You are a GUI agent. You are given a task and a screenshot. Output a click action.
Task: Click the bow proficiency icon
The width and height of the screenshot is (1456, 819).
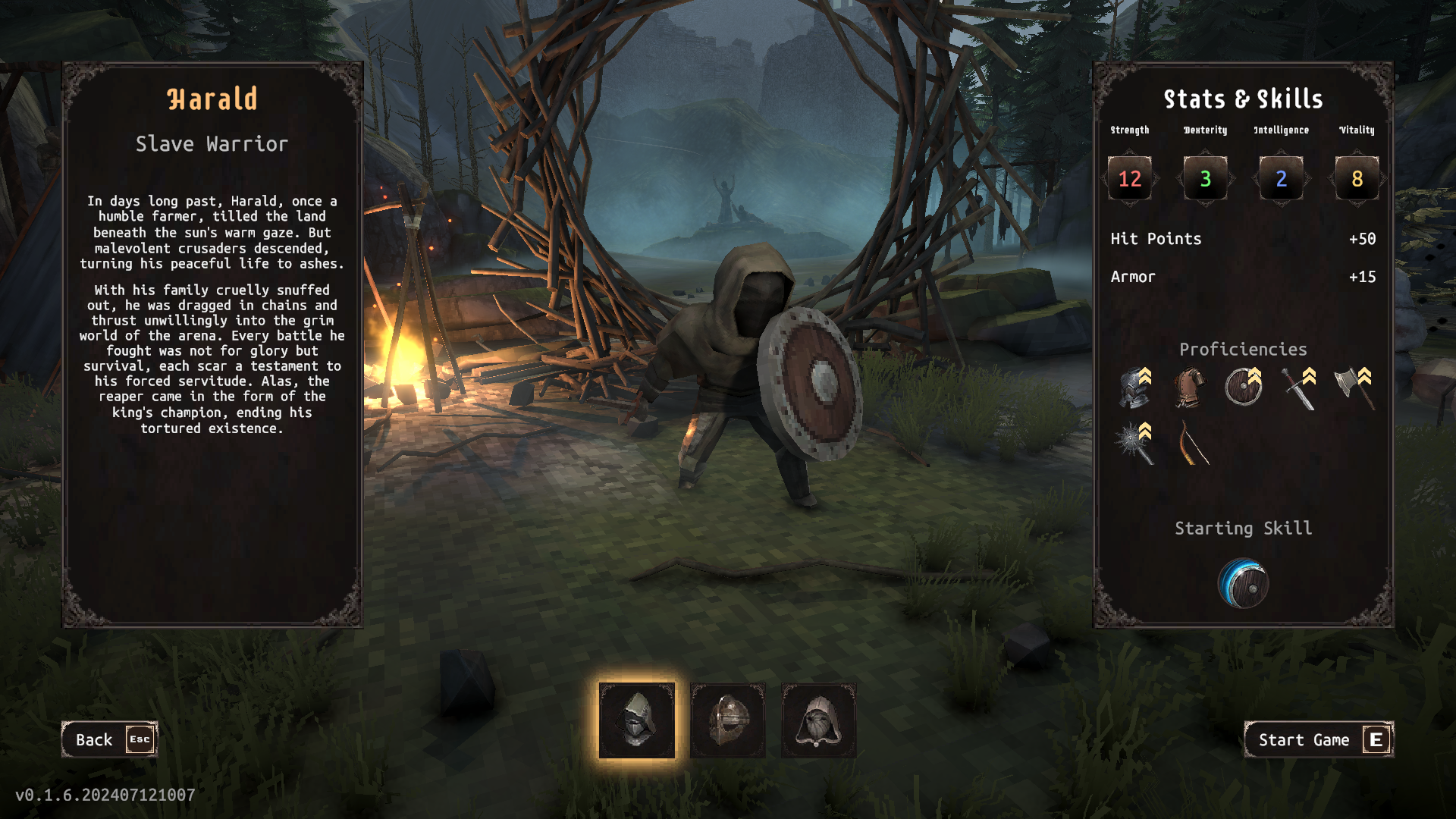(1191, 443)
